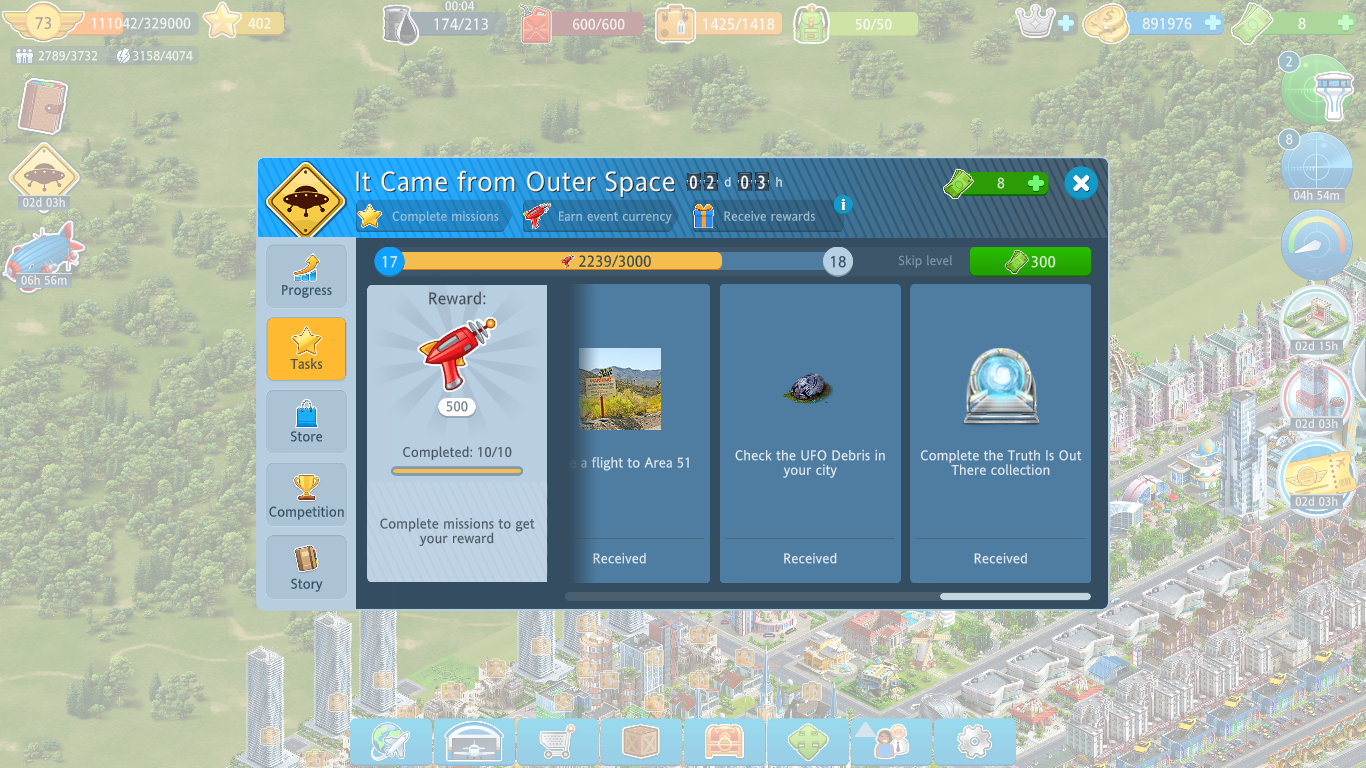Open the Store tab
Screen dimensions: 1366x768
306,422
